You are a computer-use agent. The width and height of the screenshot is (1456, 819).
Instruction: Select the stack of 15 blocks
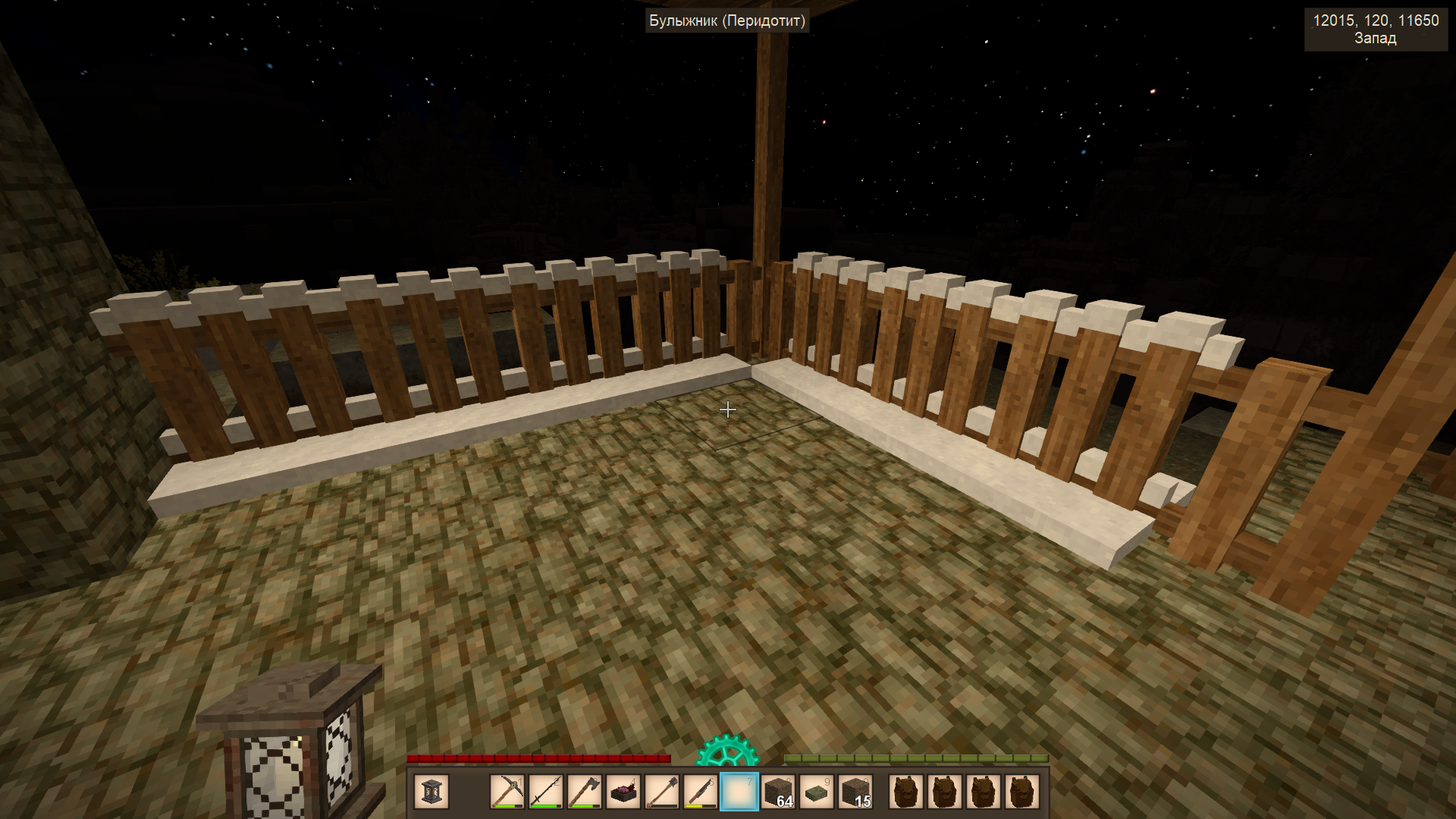pos(855,792)
